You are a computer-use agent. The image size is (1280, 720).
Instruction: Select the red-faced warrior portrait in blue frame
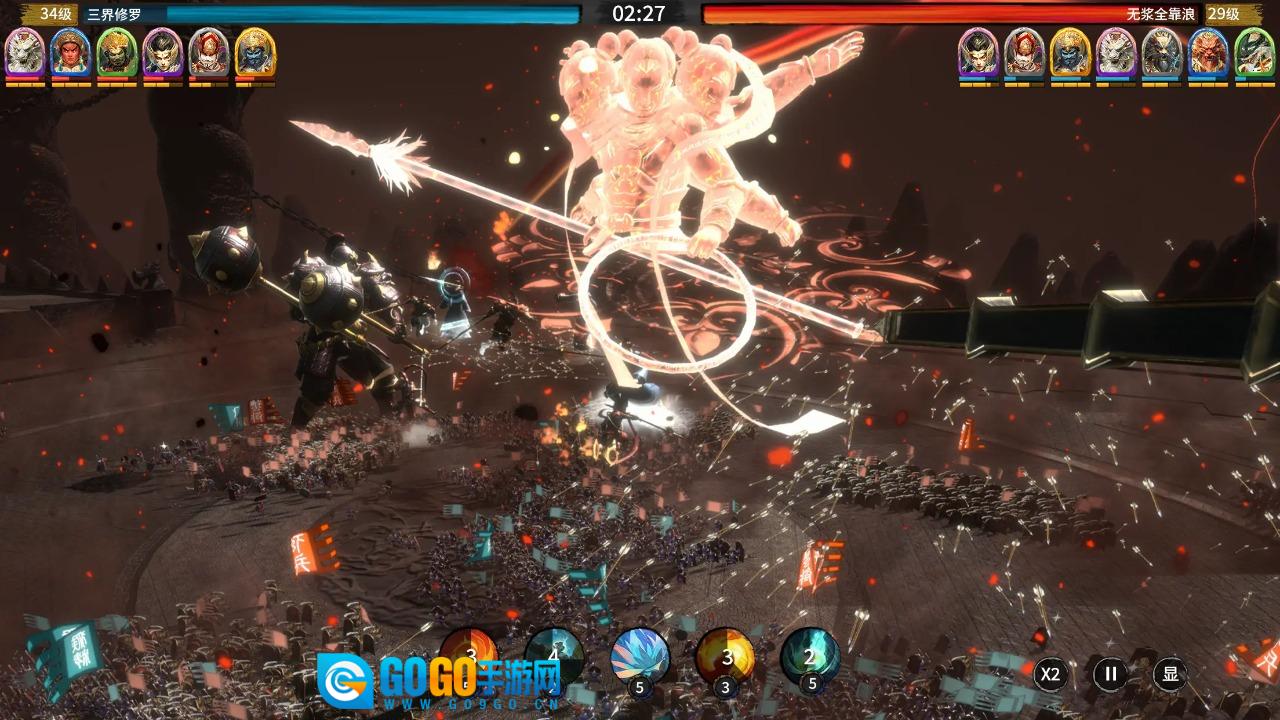pyautogui.click(x=71, y=52)
